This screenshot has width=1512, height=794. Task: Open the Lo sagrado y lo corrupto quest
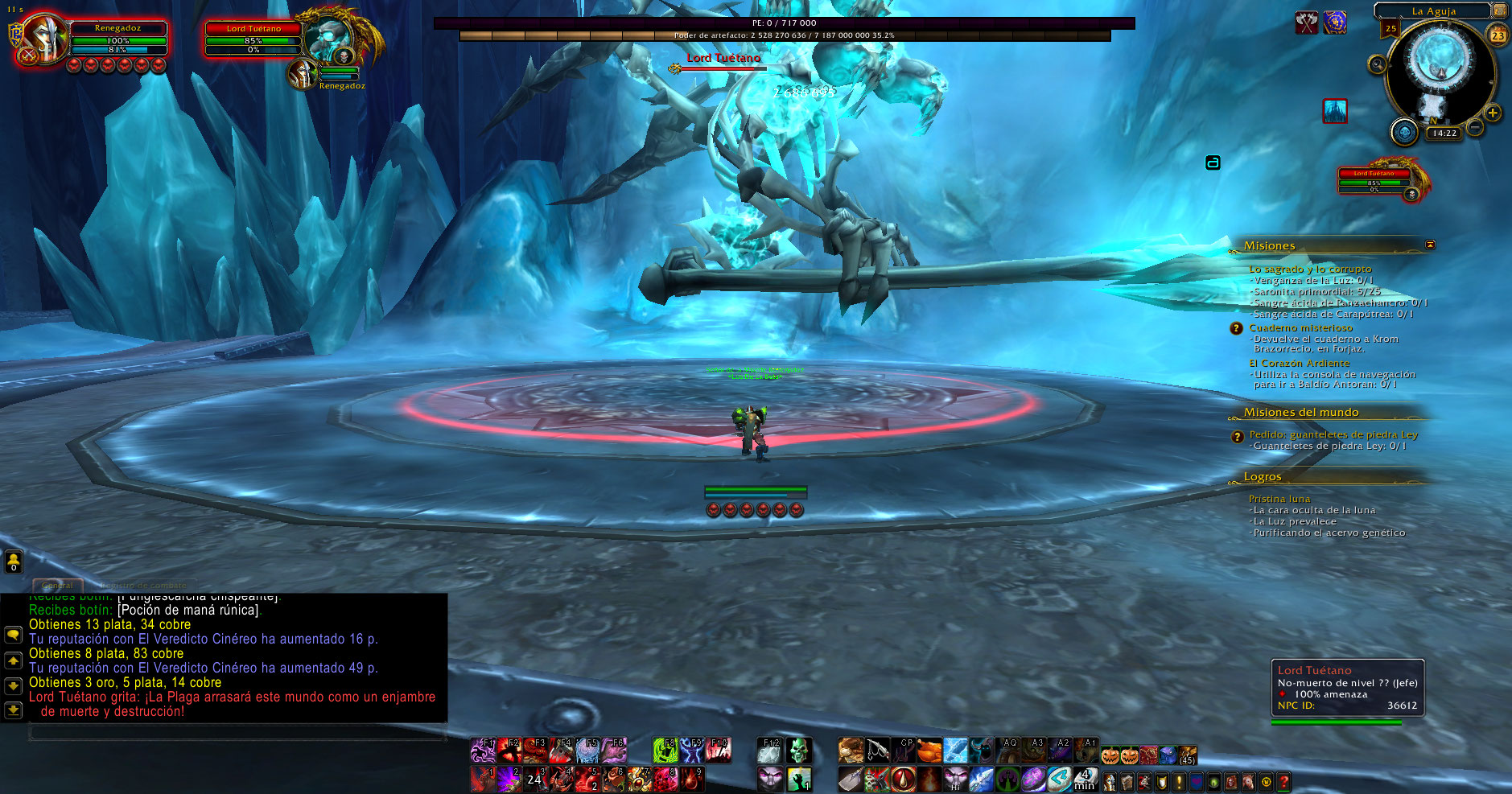tap(1310, 269)
